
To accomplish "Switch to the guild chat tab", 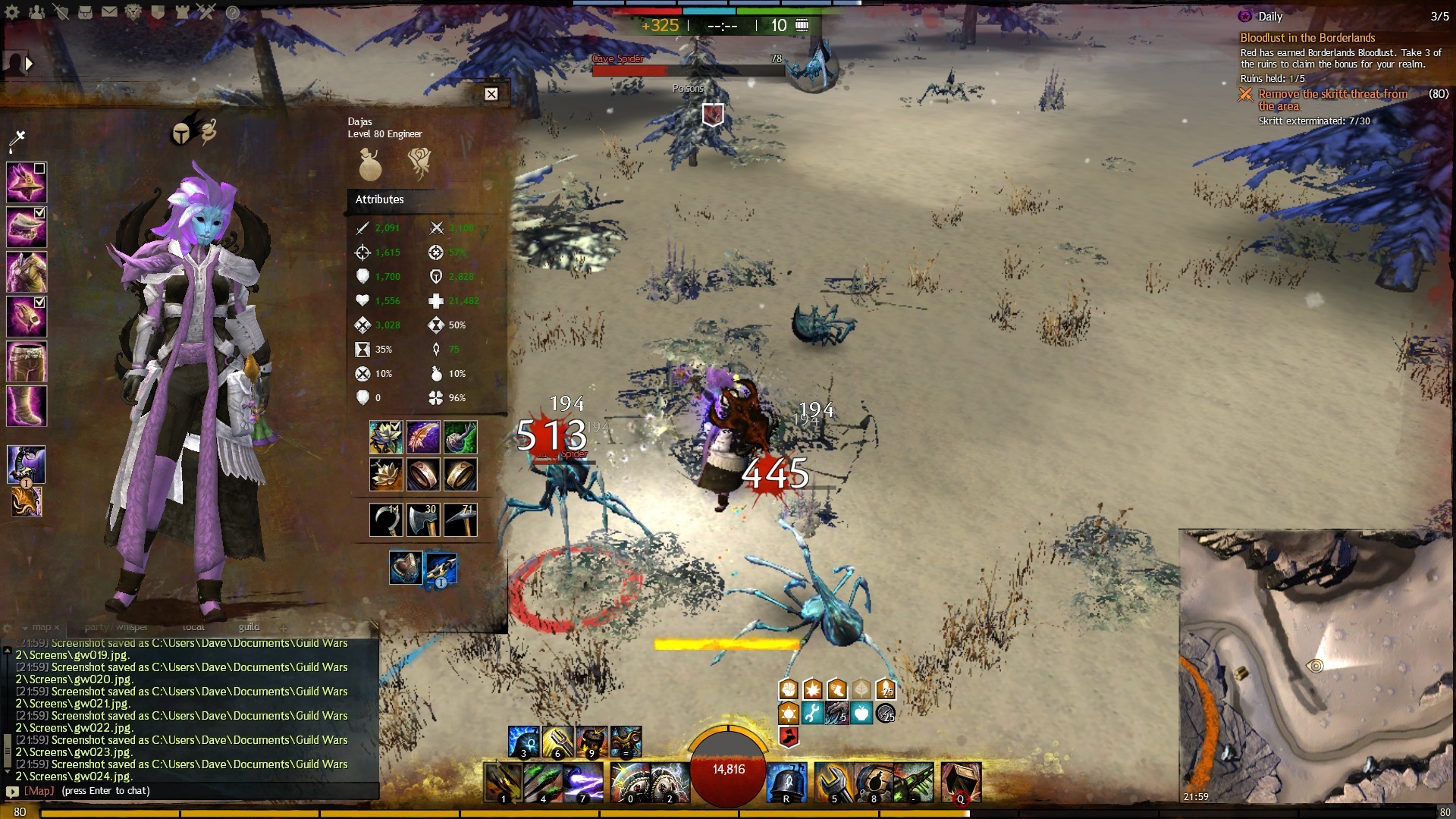I will tap(249, 627).
